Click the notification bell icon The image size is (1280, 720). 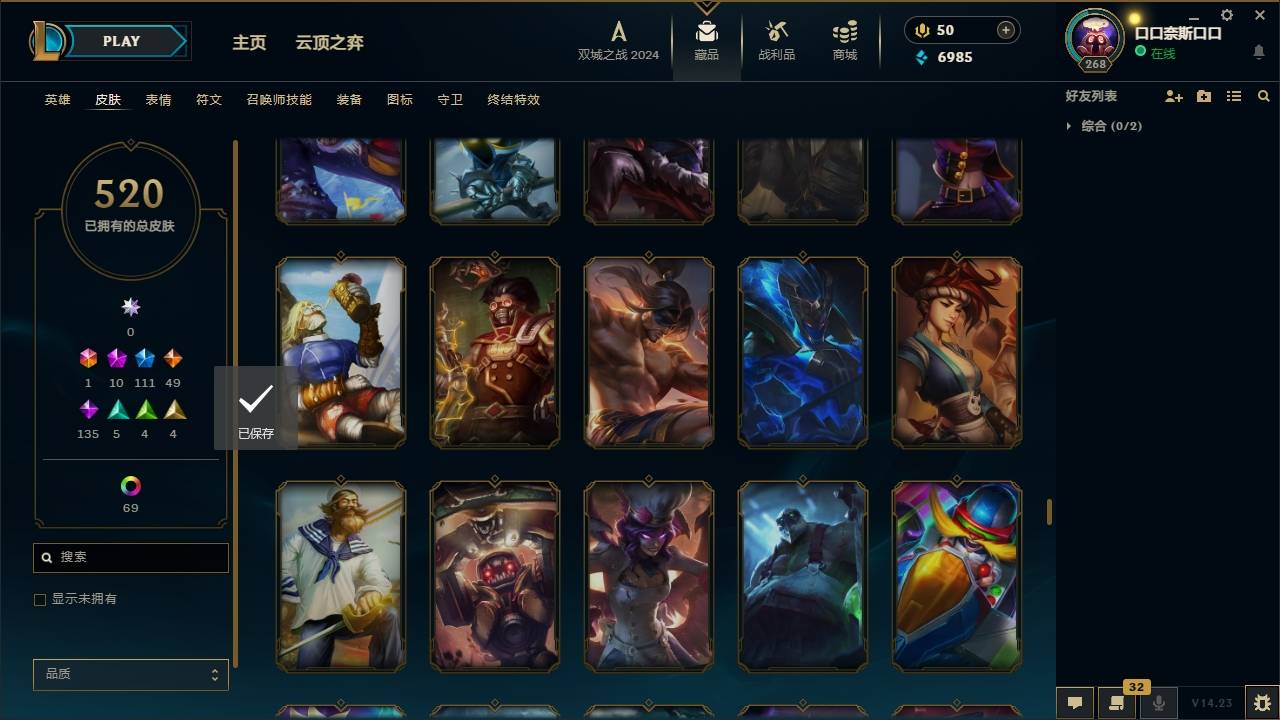[x=1257, y=52]
